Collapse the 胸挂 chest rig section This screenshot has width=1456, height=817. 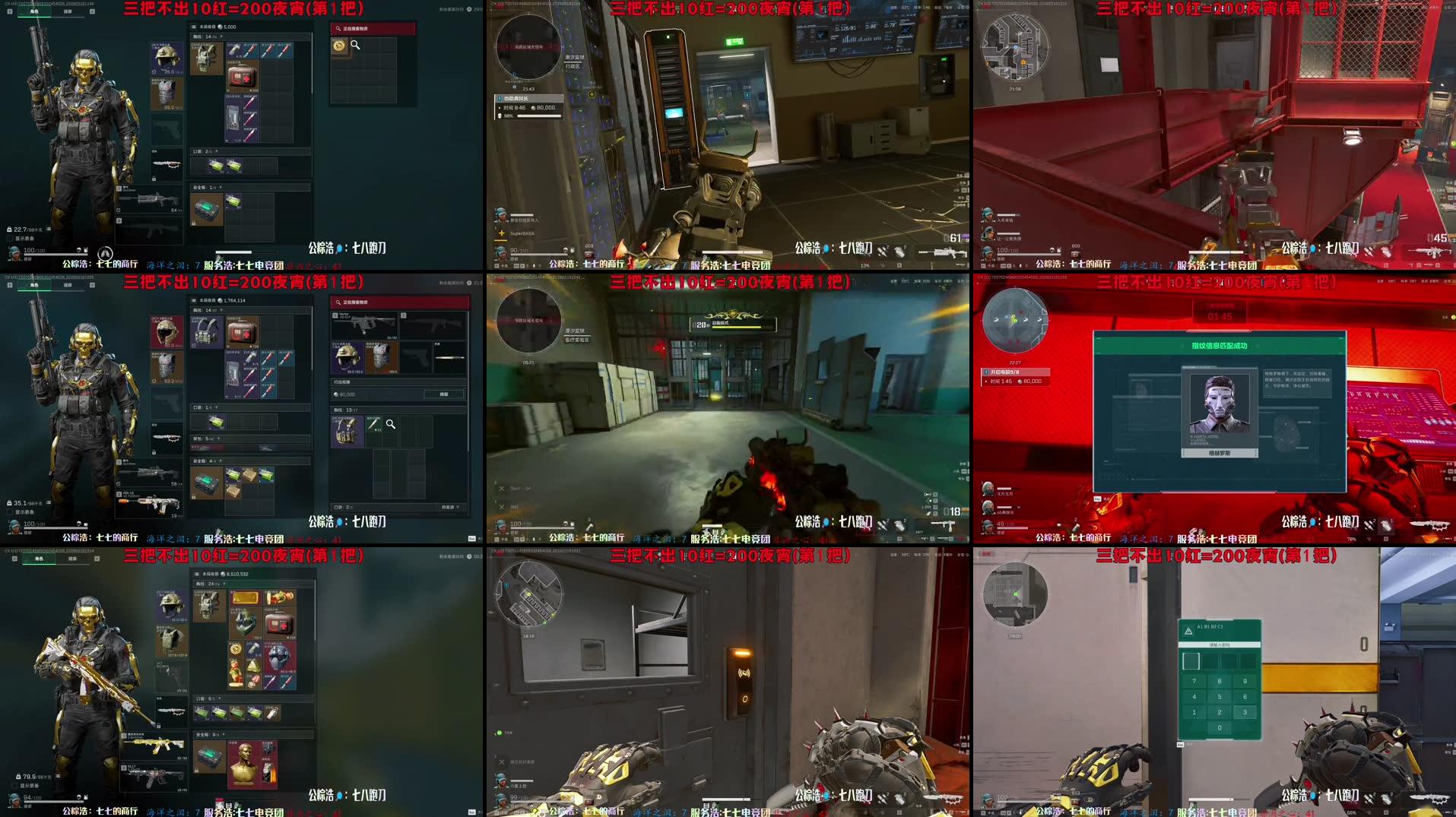(223, 36)
